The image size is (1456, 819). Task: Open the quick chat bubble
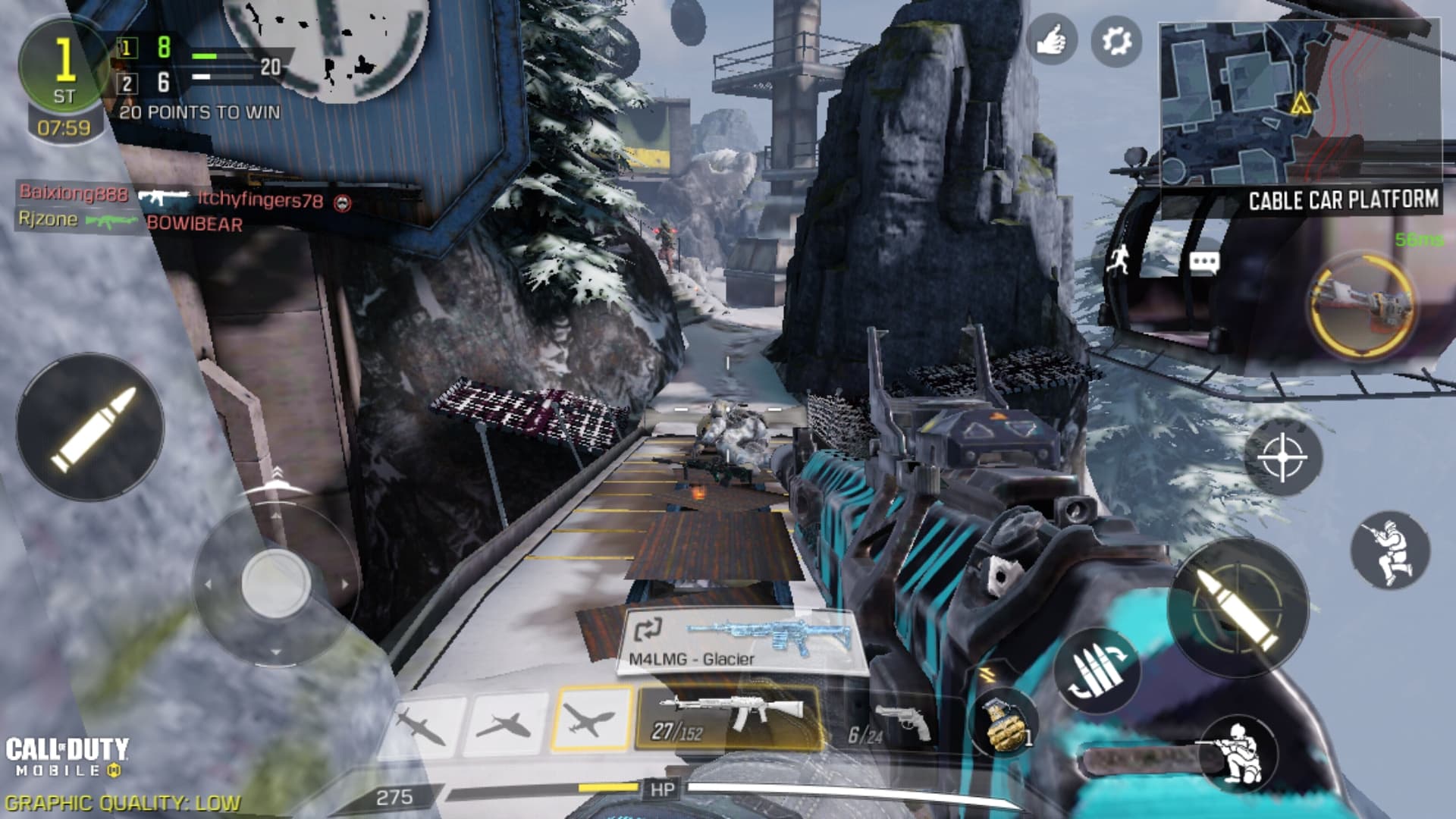click(x=1203, y=263)
